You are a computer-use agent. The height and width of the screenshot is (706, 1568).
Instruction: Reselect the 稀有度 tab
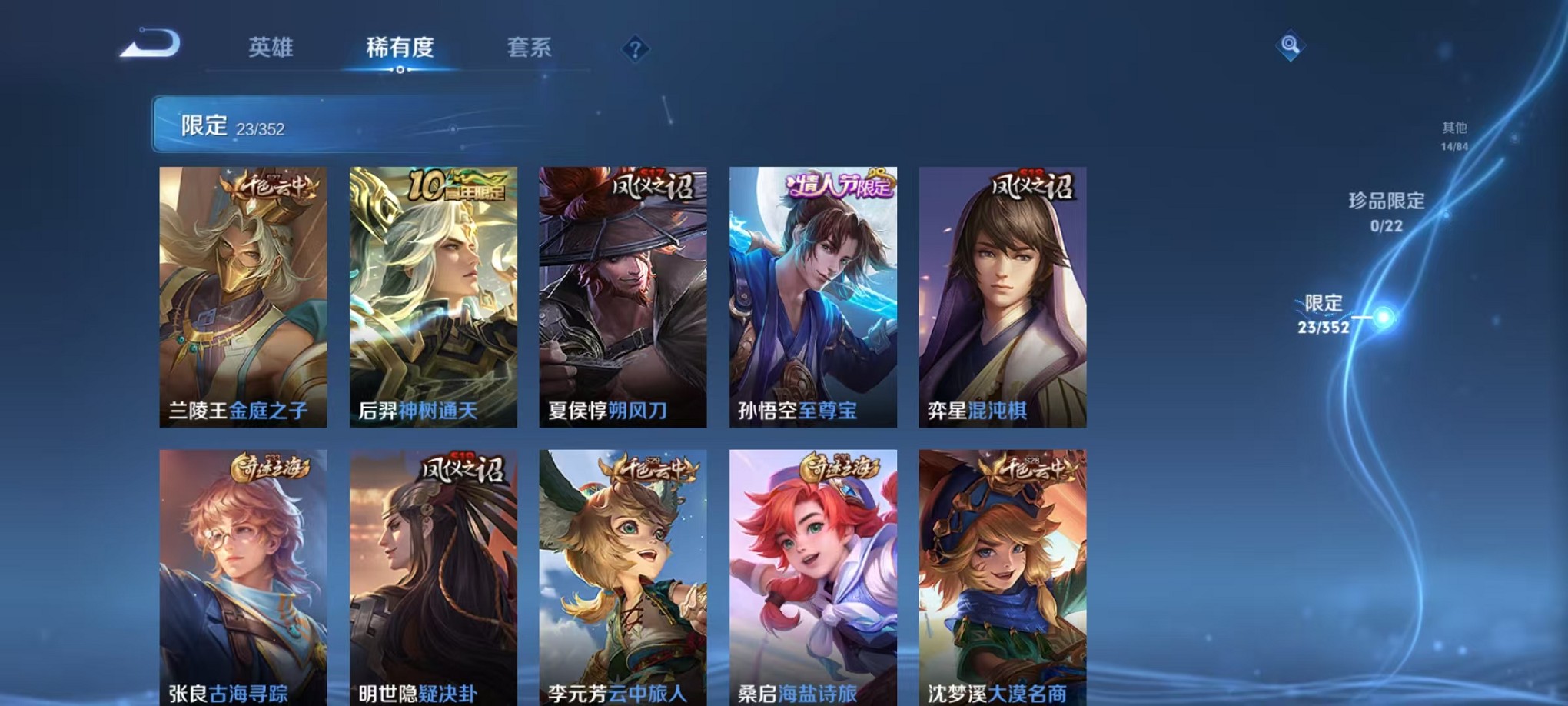[400, 48]
